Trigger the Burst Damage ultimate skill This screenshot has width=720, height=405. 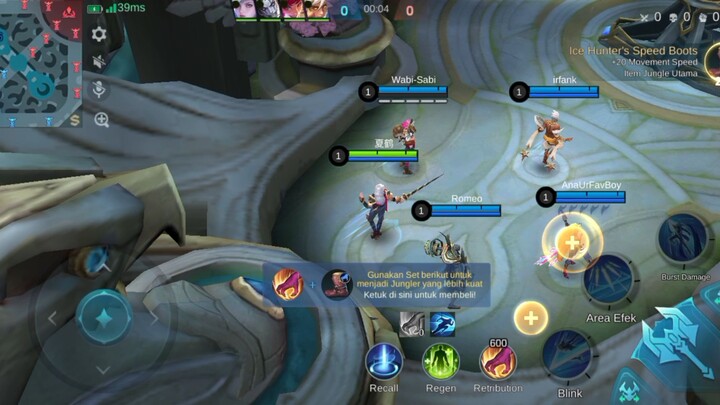(684, 240)
